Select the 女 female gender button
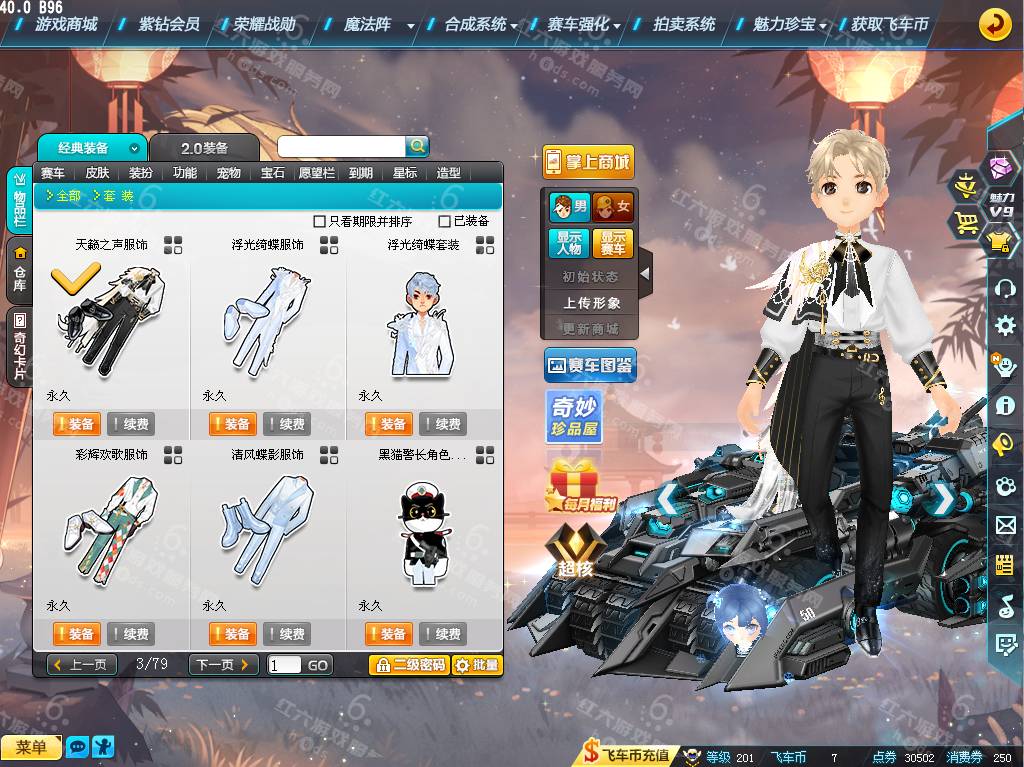1024x767 pixels. [x=613, y=208]
